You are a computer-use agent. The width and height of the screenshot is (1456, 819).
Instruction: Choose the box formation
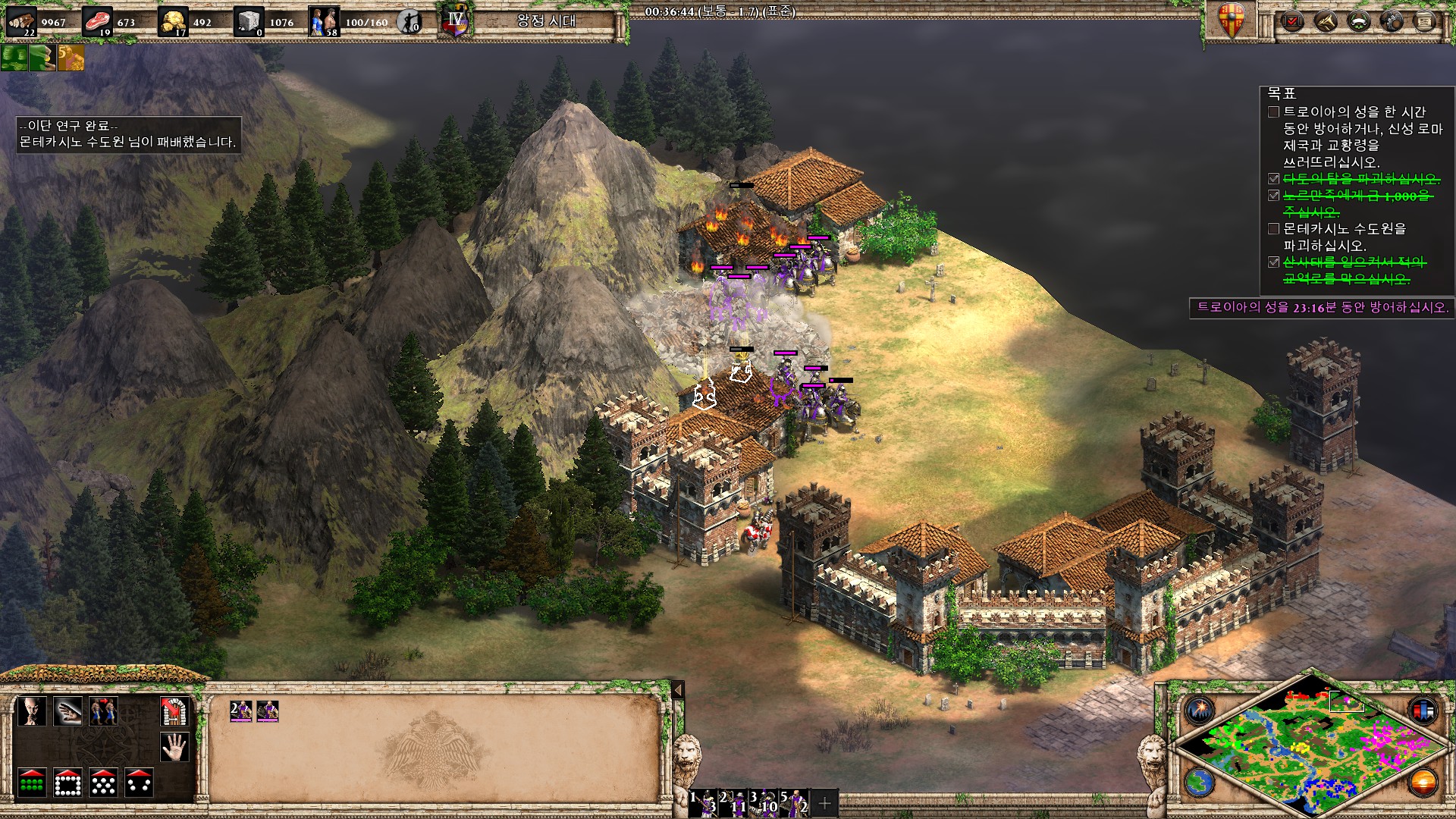[x=67, y=783]
